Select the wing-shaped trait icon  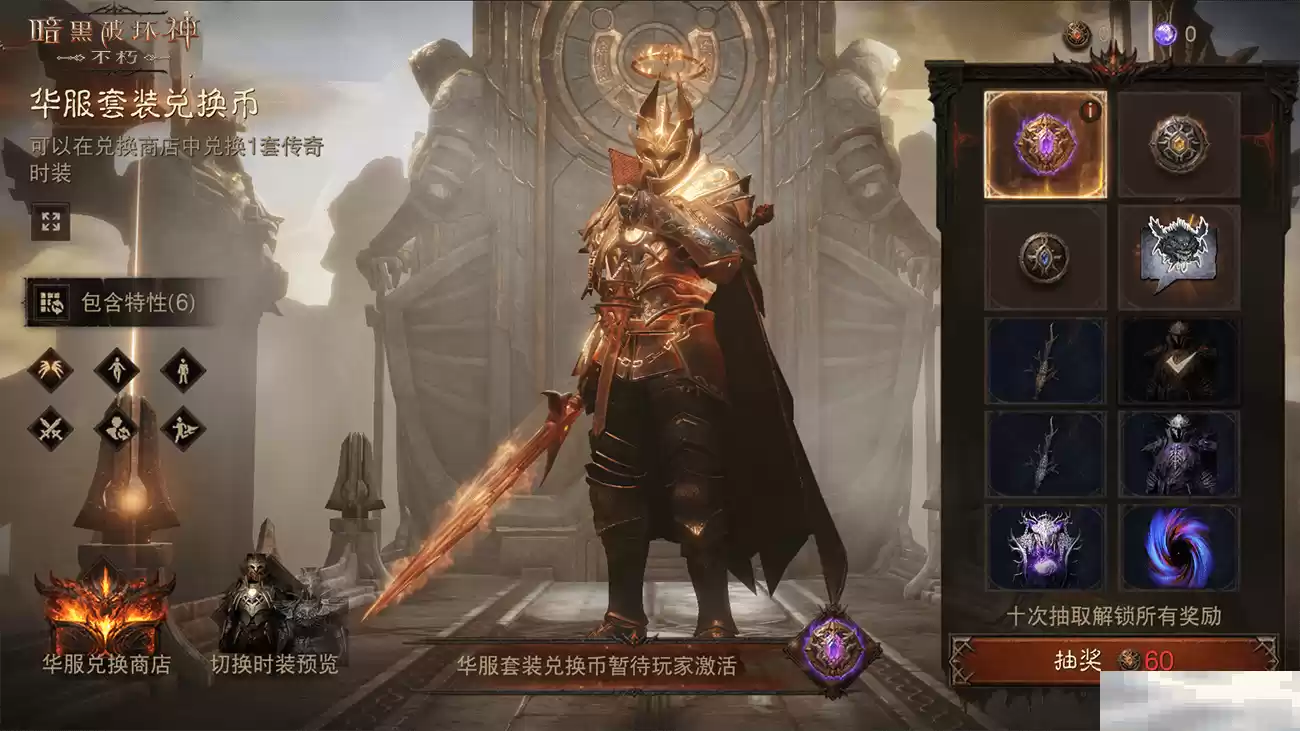pos(50,370)
